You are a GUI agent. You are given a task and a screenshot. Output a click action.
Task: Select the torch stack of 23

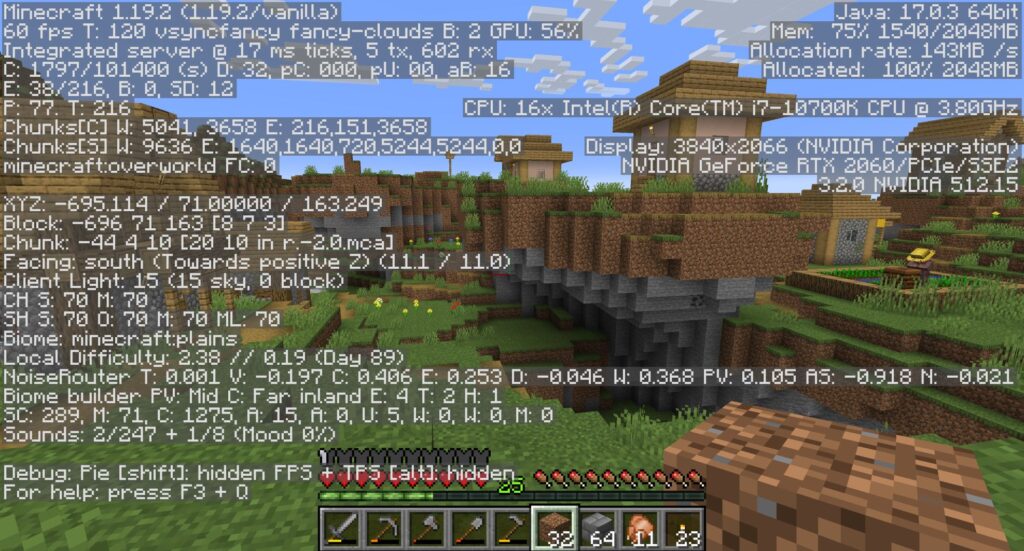tap(683, 527)
